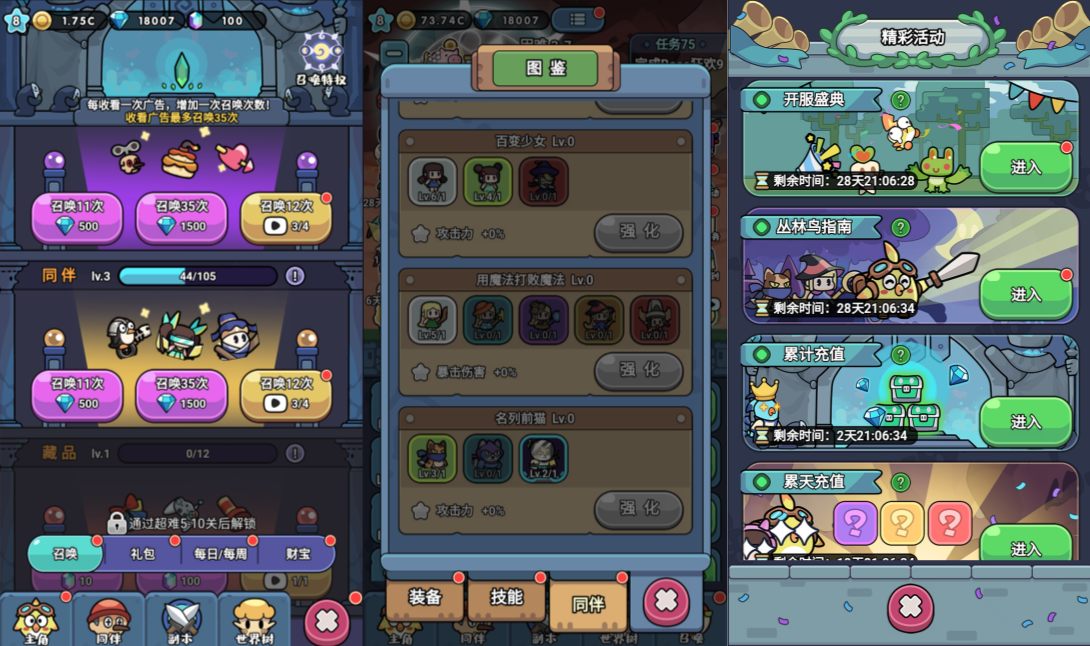Open the 世界树 menu in the summon screen
Viewport: 1090px width, 646px height.
click(254, 622)
